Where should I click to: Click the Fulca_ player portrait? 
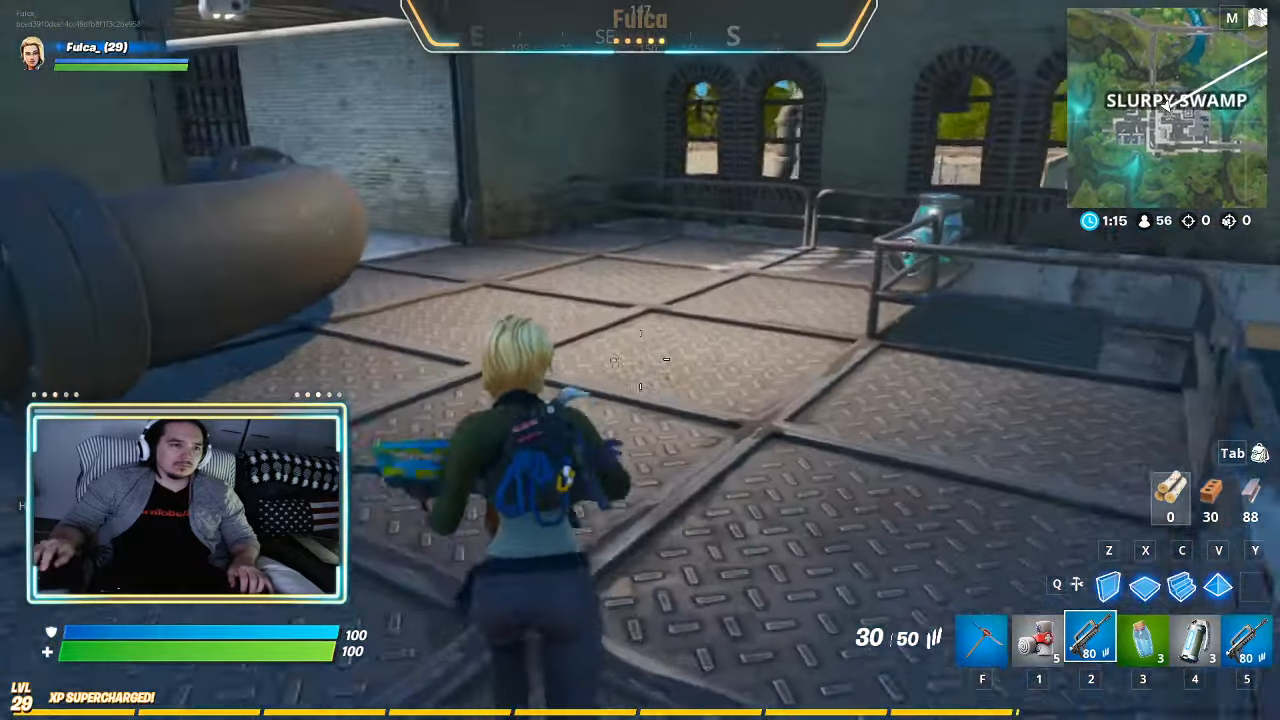tap(33, 53)
